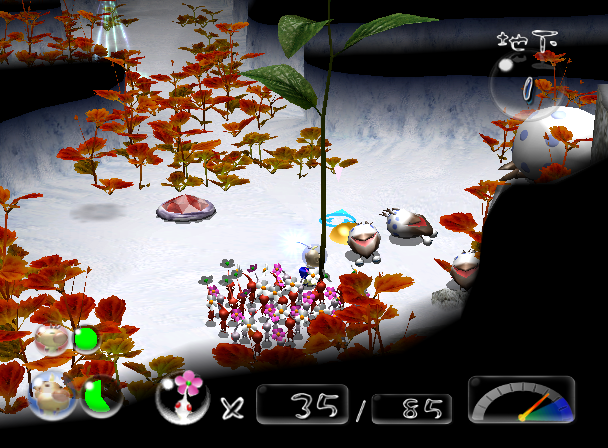Viewport: 608px width, 448px height.
Task: Select the active captain portrait in the blue bubble
Action: [51, 394]
